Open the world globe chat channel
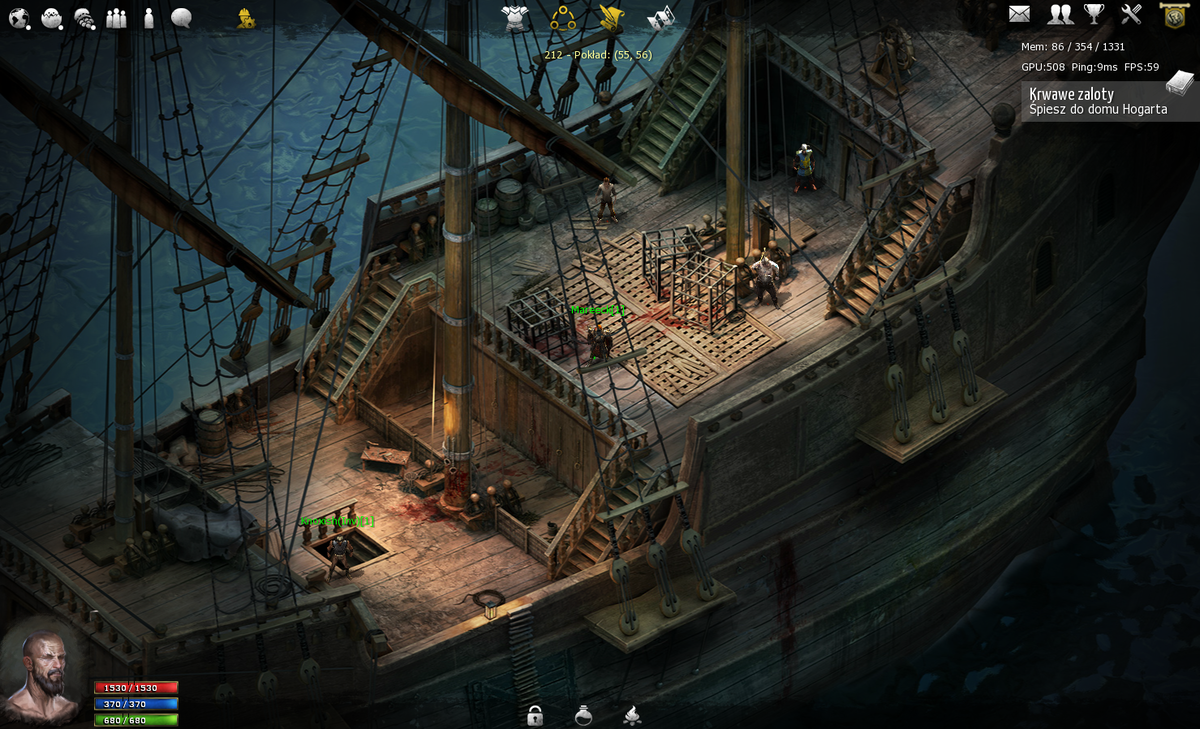The width and height of the screenshot is (1200, 729). [x=19, y=17]
